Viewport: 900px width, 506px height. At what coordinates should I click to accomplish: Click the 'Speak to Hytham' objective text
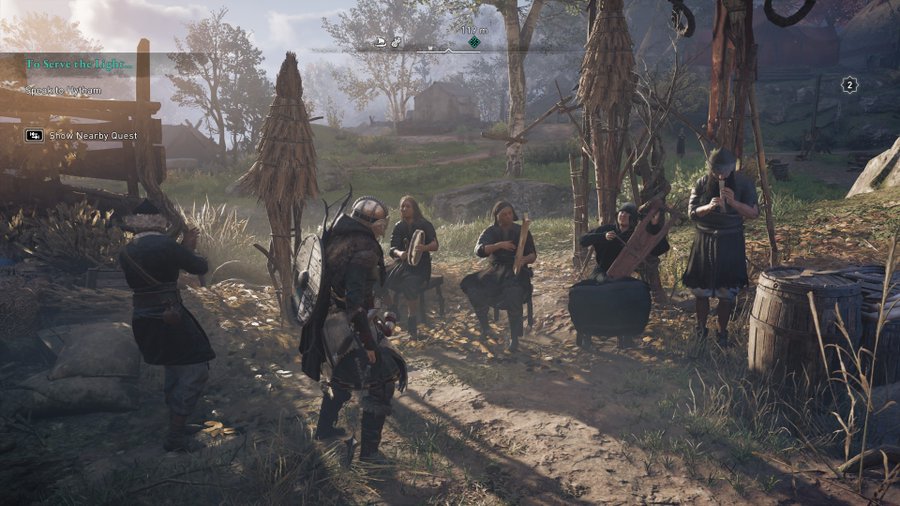coord(64,90)
